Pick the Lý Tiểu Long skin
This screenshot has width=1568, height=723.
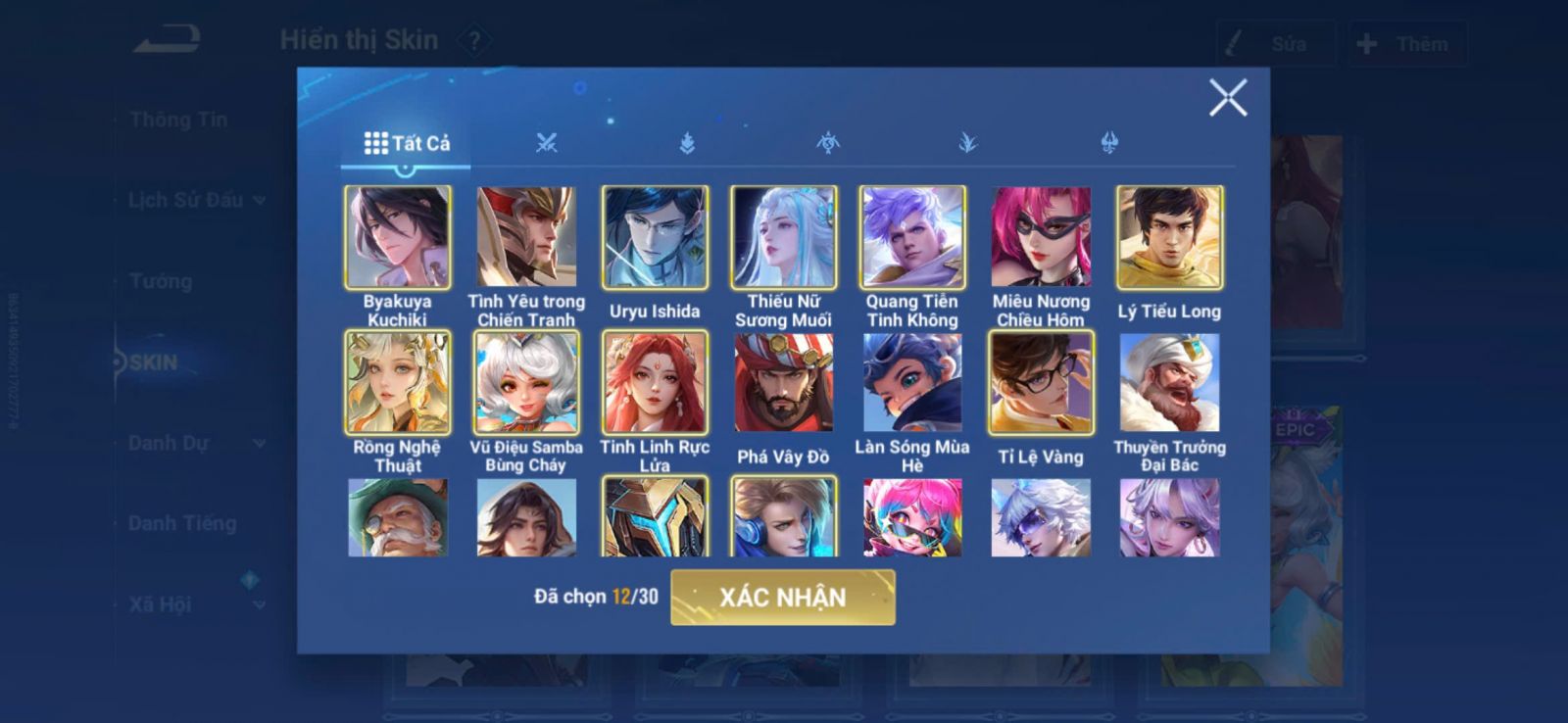(x=1169, y=237)
